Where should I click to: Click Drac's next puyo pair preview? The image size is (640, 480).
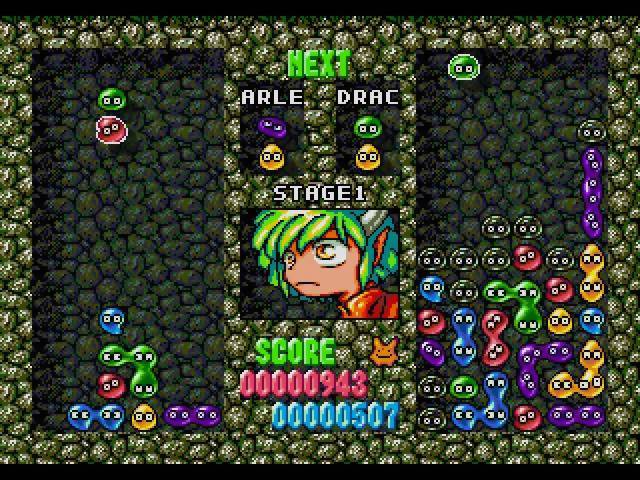click(x=368, y=142)
